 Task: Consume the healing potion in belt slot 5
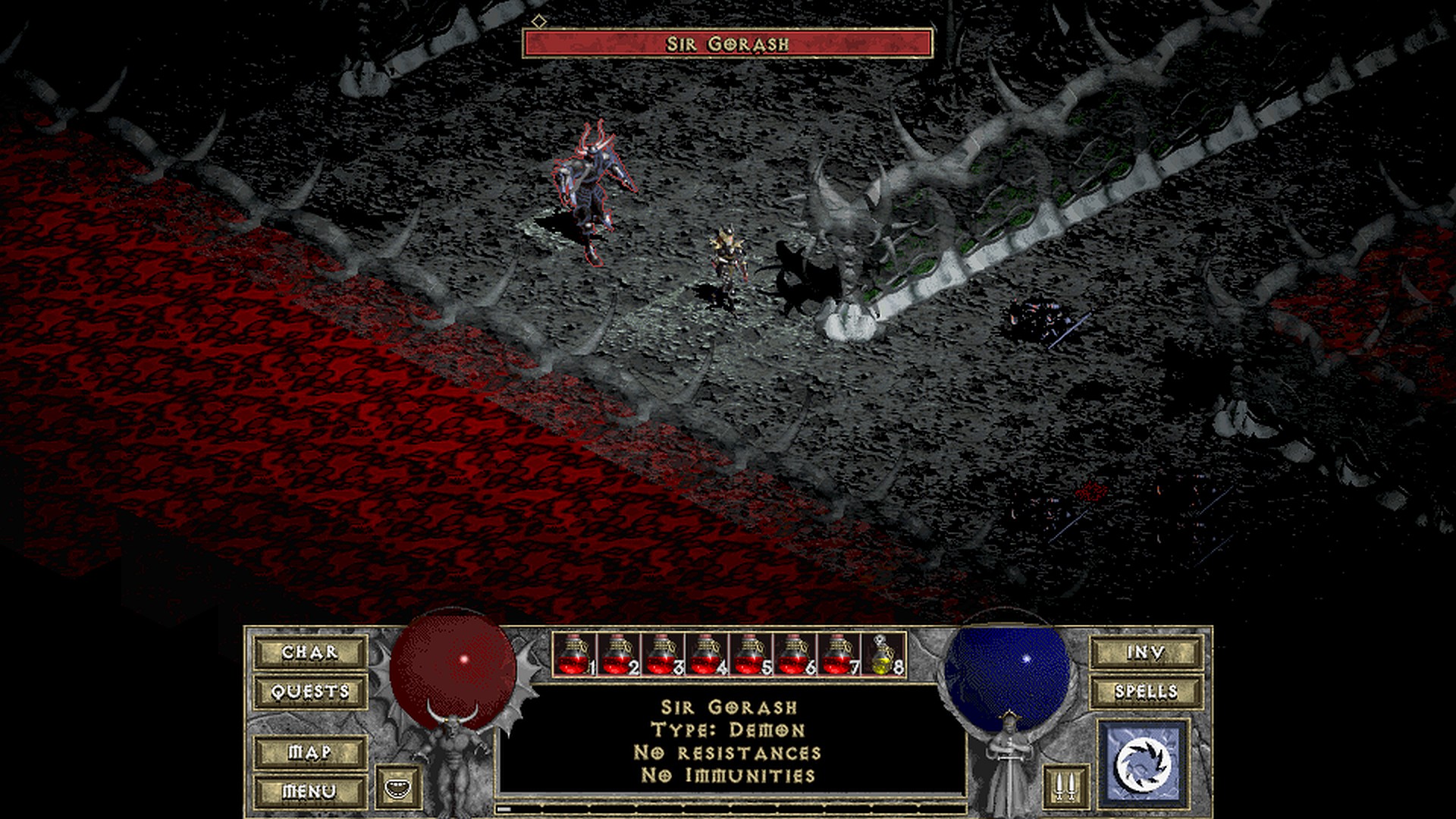pyautogui.click(x=750, y=654)
